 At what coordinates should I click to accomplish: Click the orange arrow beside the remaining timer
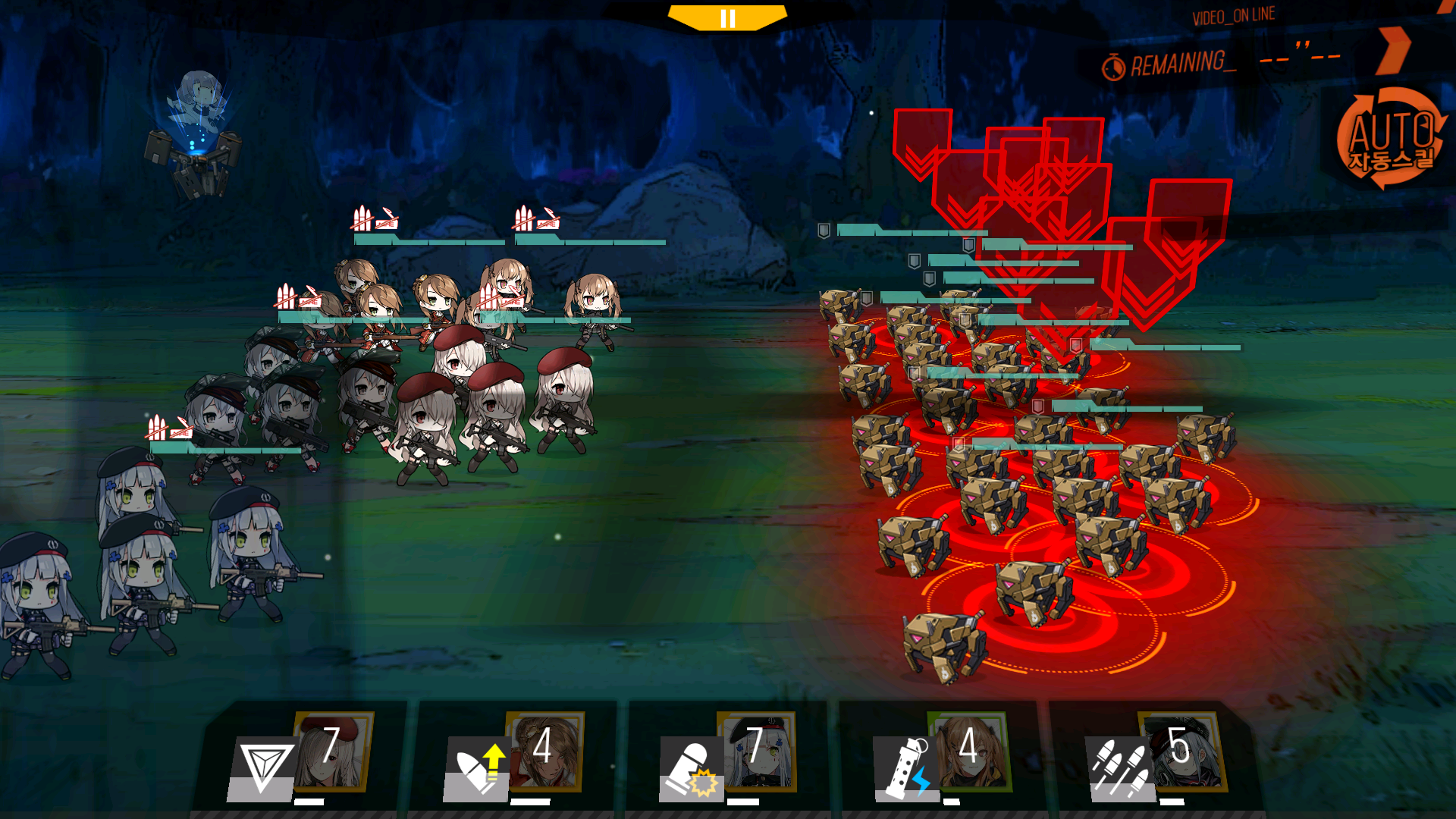tap(1394, 50)
